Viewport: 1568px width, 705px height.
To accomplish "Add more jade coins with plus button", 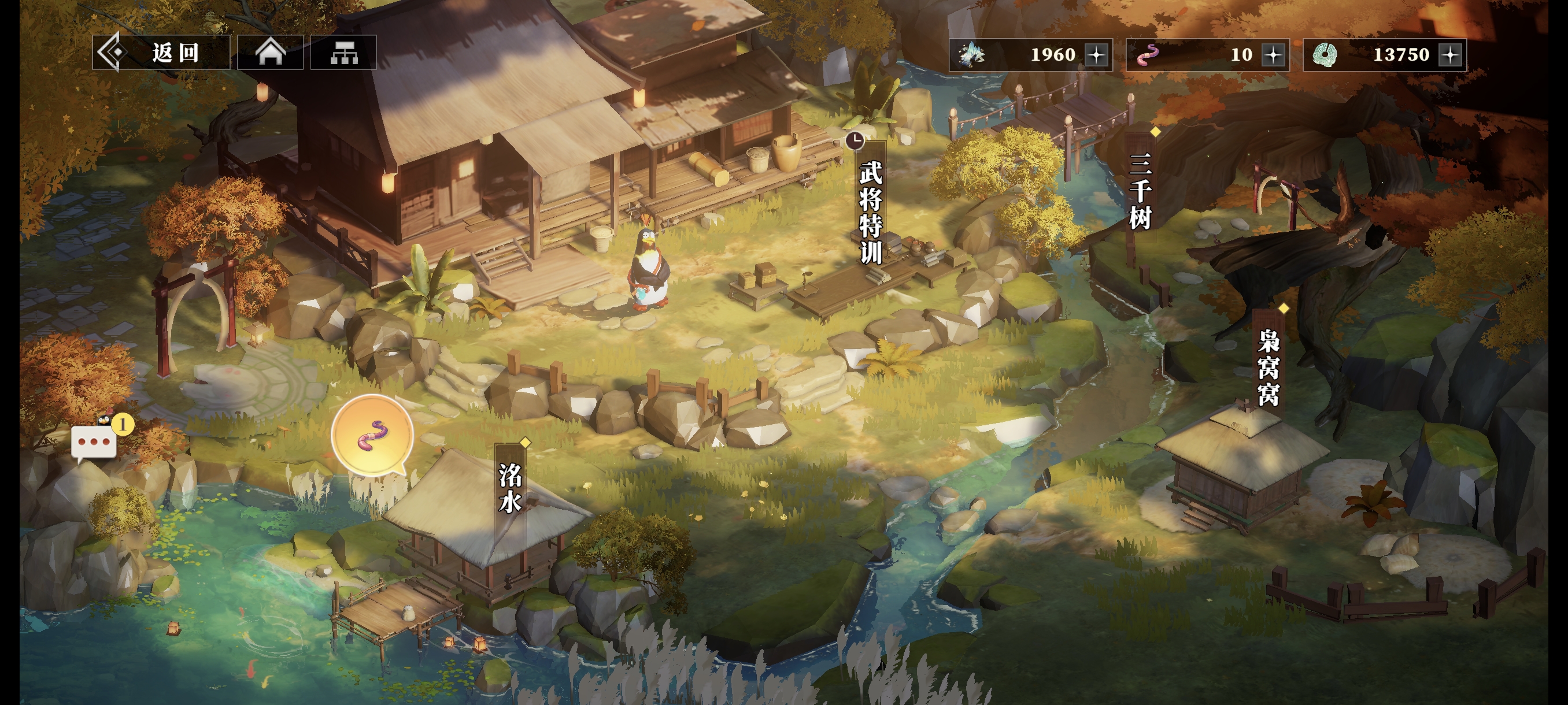I will click(x=1451, y=55).
